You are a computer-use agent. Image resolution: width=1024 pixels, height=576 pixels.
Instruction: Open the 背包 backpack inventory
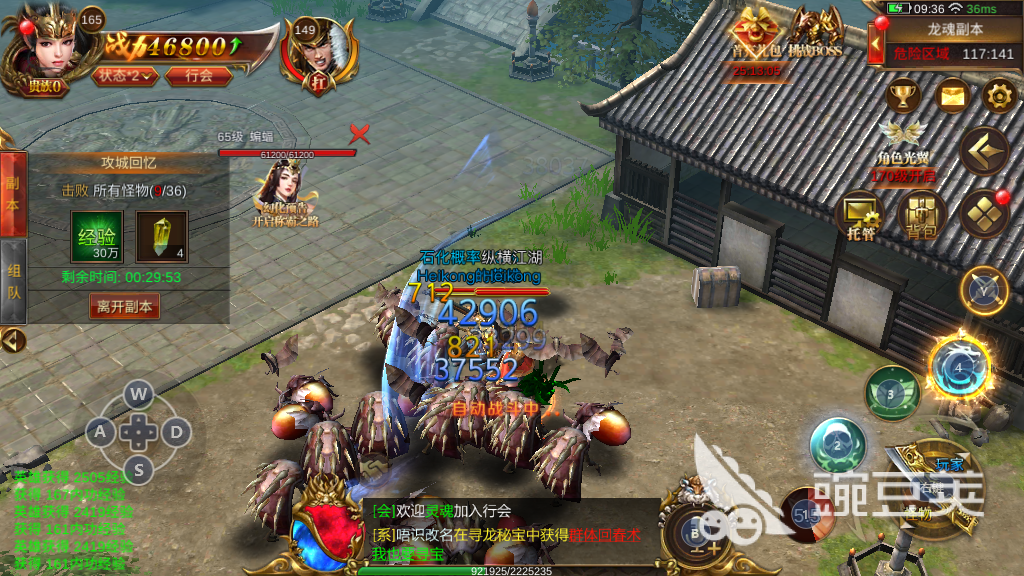click(x=921, y=213)
